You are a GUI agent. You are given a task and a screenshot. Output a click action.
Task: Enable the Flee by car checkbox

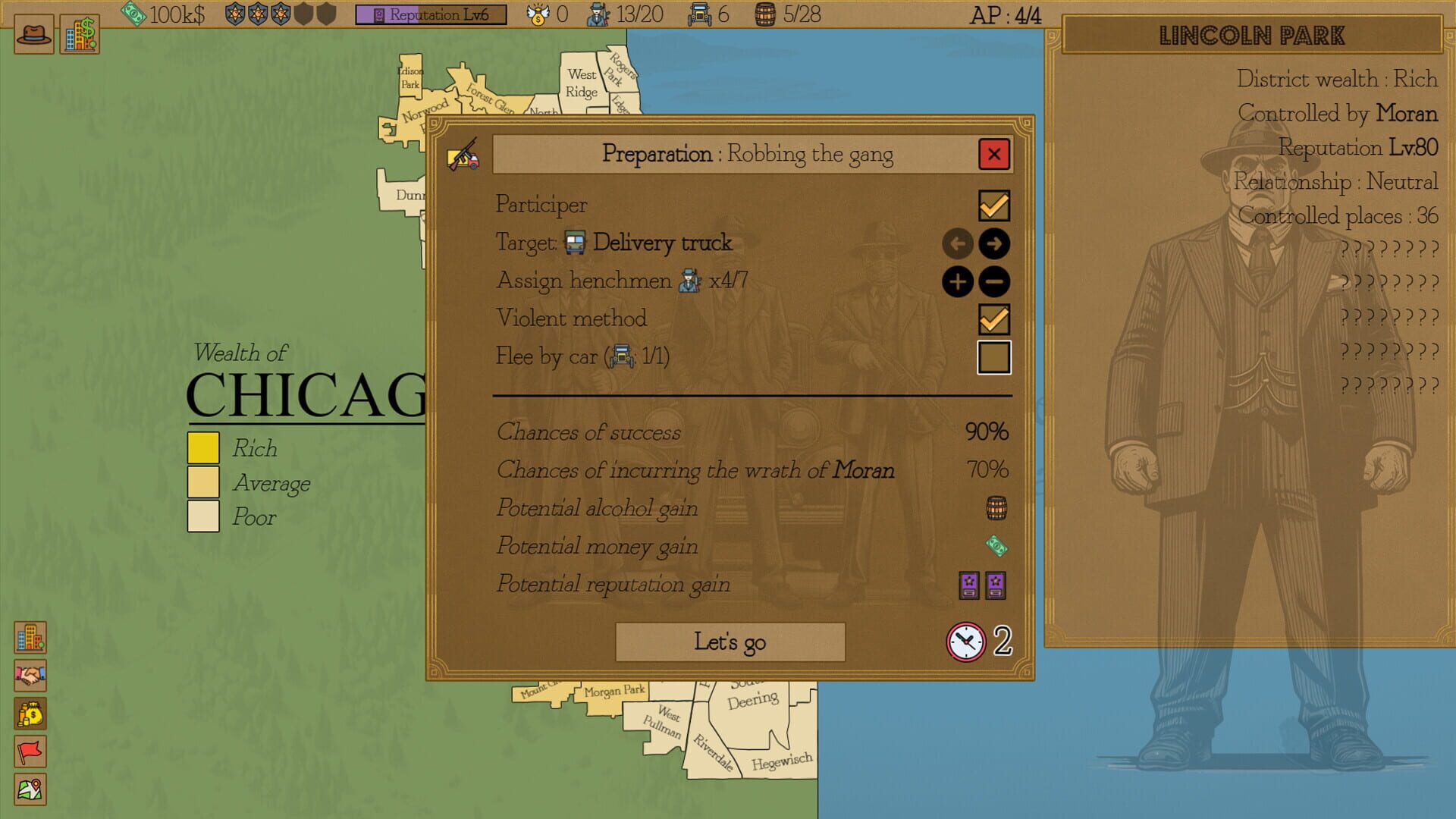tap(995, 357)
